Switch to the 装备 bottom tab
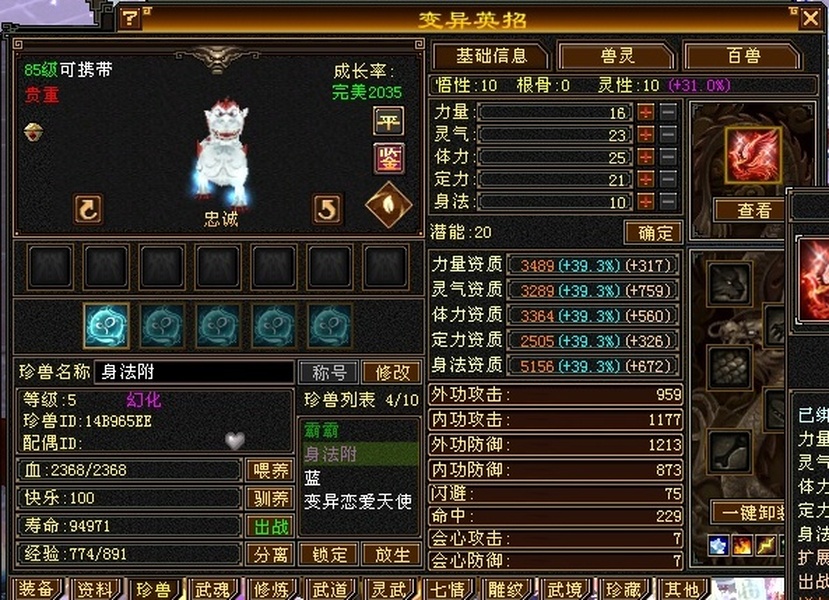 [36, 588]
